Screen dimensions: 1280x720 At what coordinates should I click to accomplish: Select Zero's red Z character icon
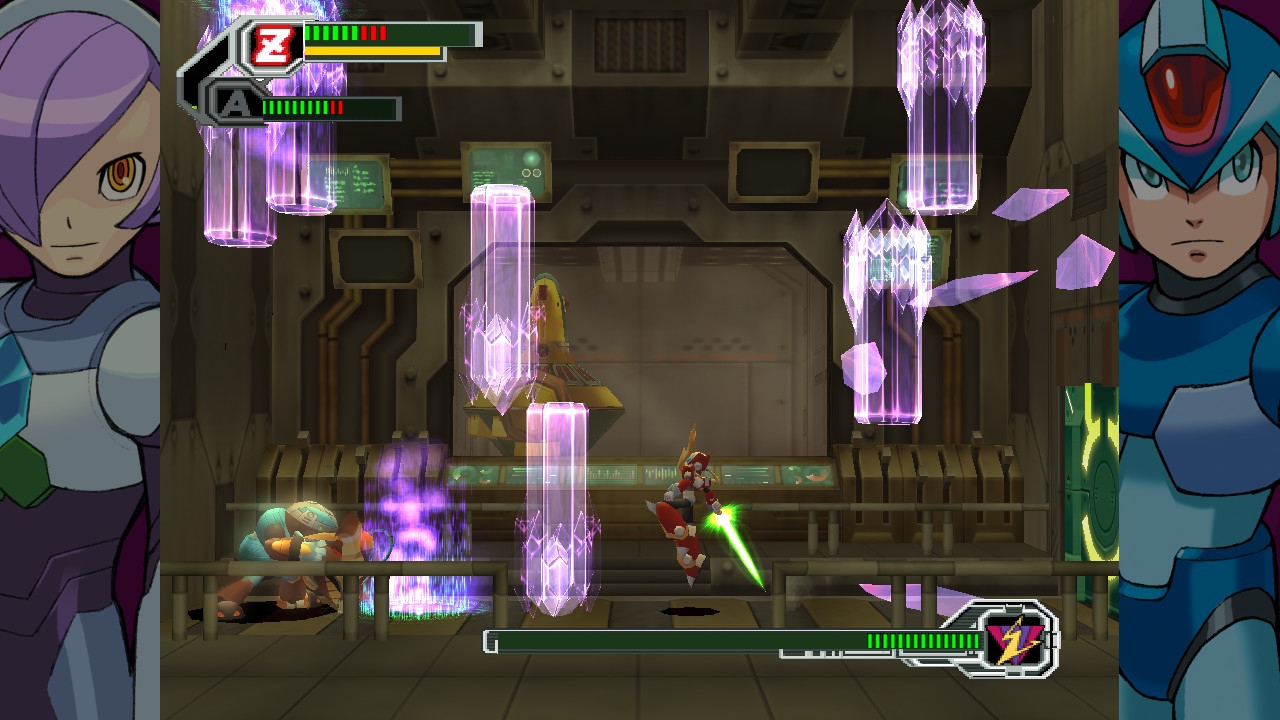(x=270, y=46)
